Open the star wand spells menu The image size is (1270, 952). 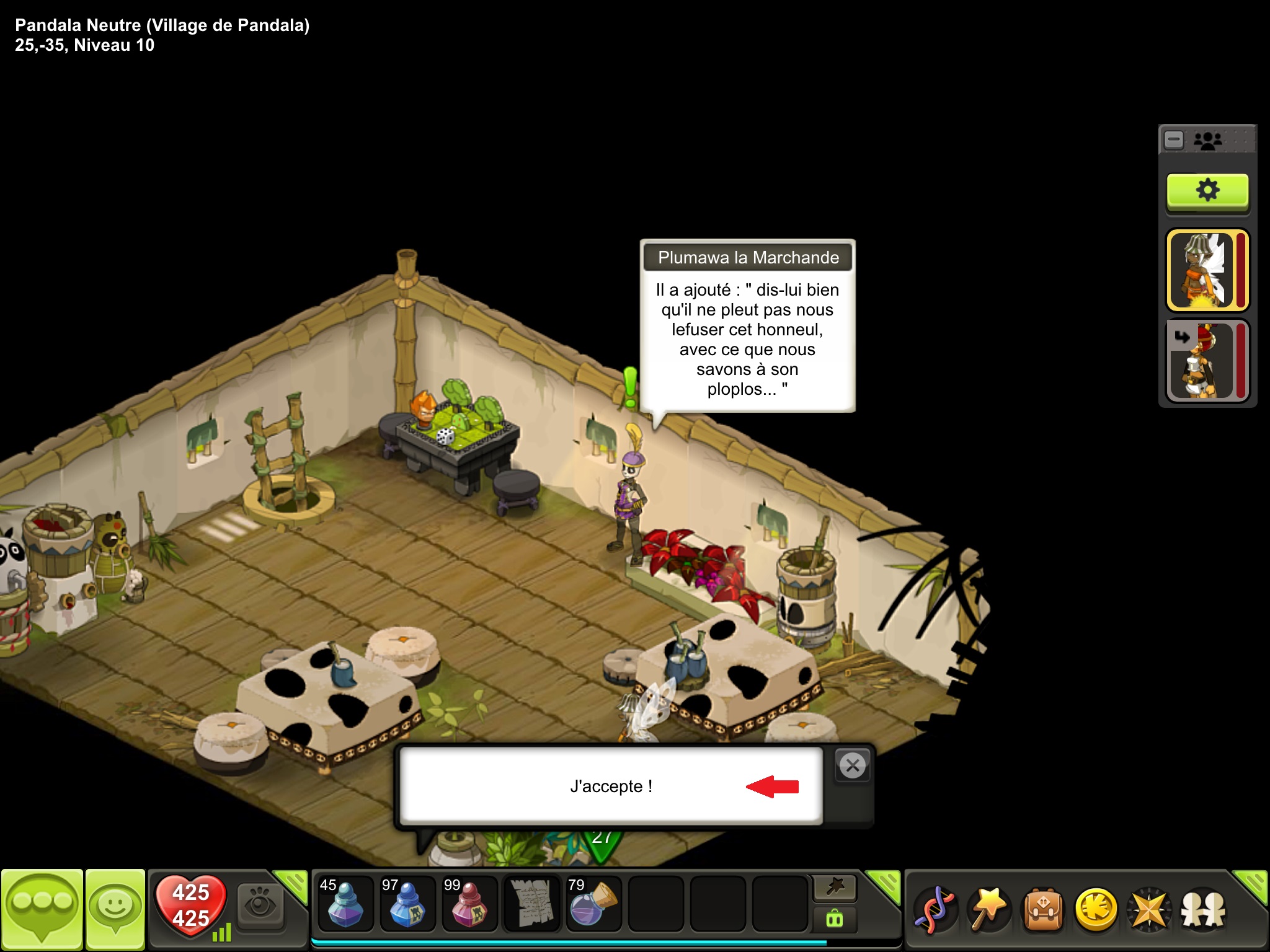point(989,910)
